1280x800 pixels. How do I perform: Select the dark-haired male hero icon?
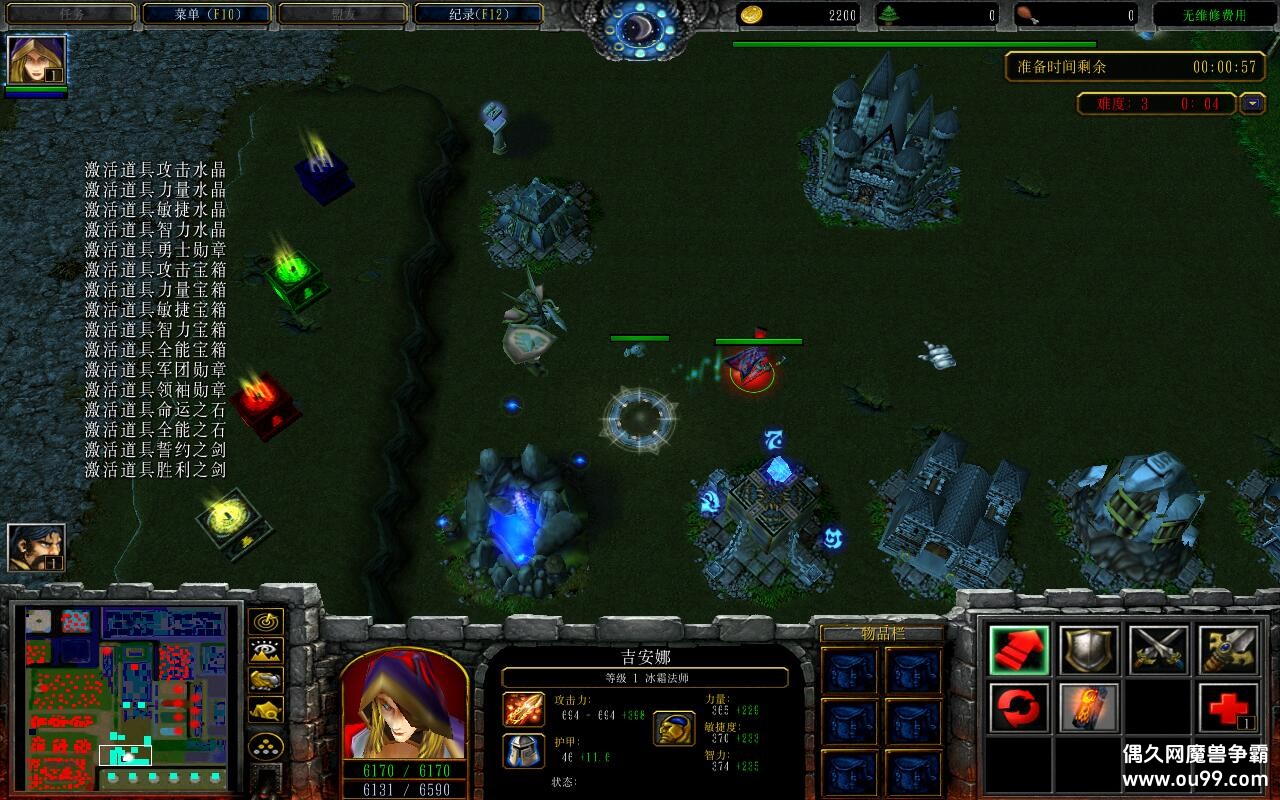[37, 548]
